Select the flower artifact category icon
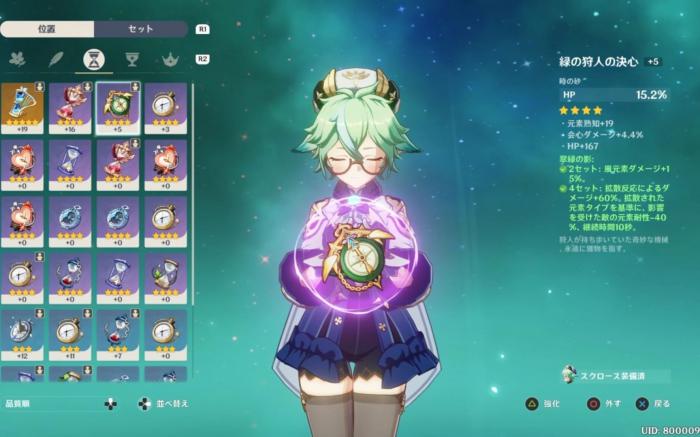Viewport: 700px width, 437px height. (x=17, y=60)
